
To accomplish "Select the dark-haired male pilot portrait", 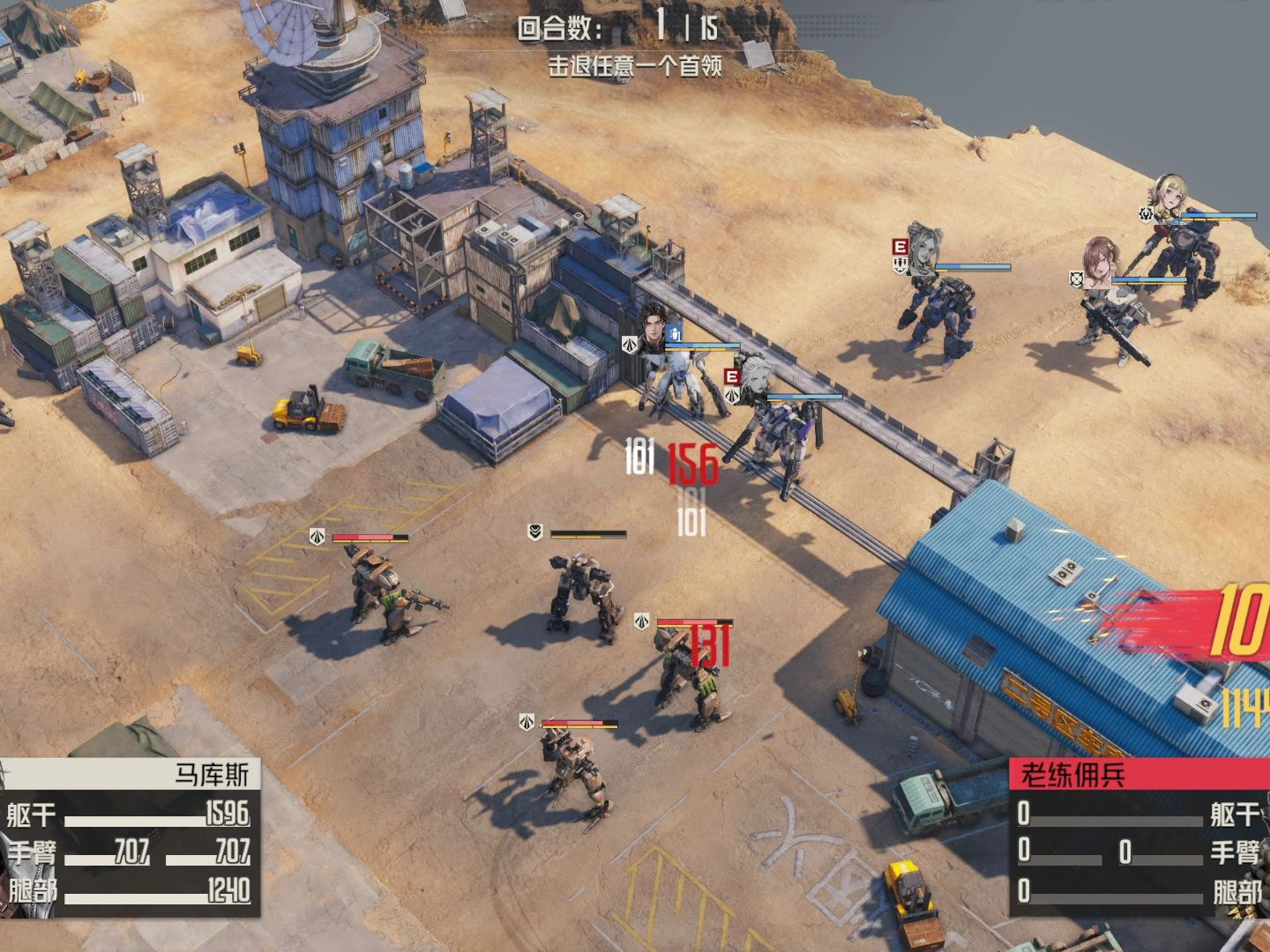I will (x=654, y=326).
